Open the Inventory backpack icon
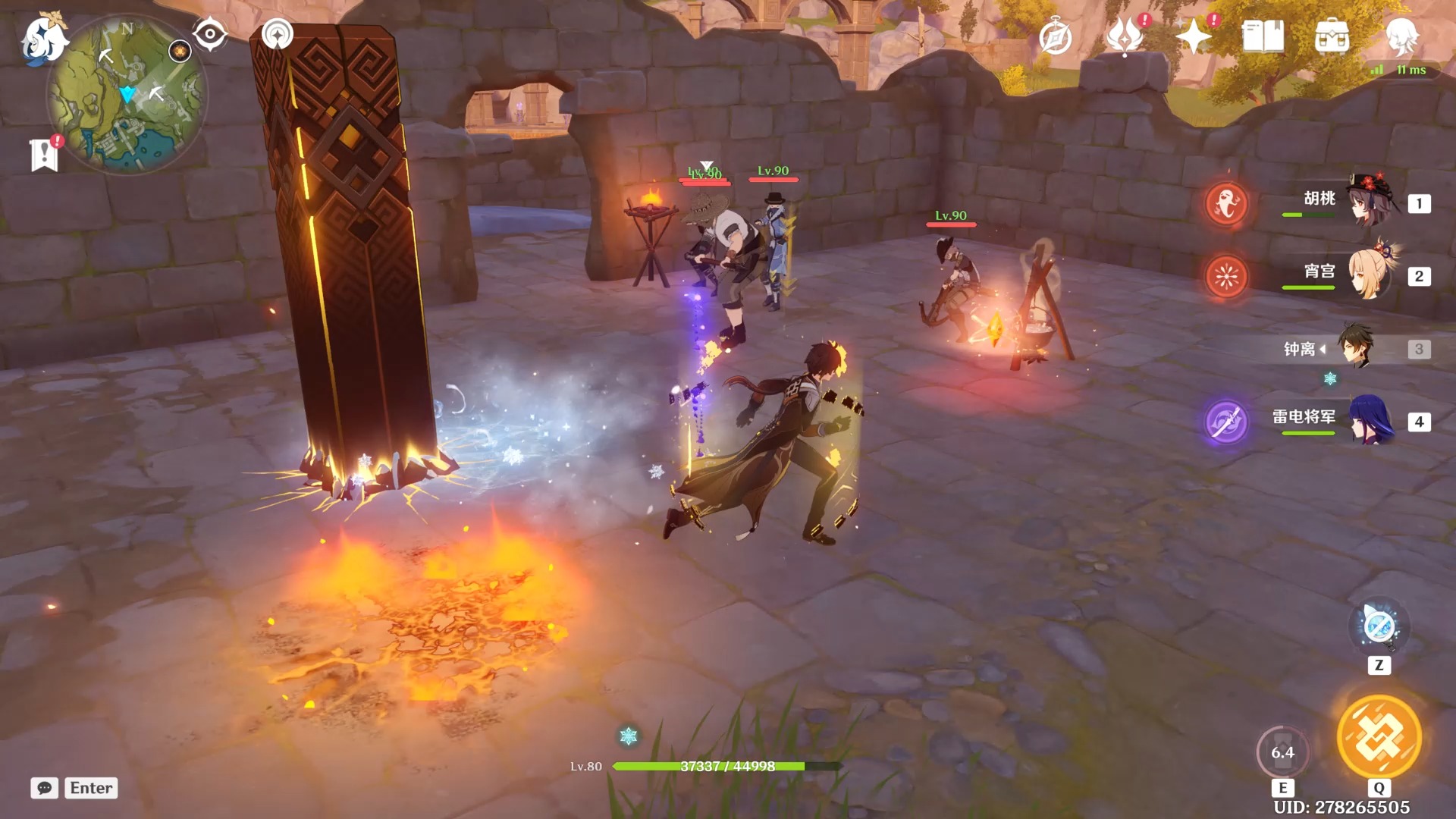The image size is (1456, 819). pyautogui.click(x=1332, y=36)
